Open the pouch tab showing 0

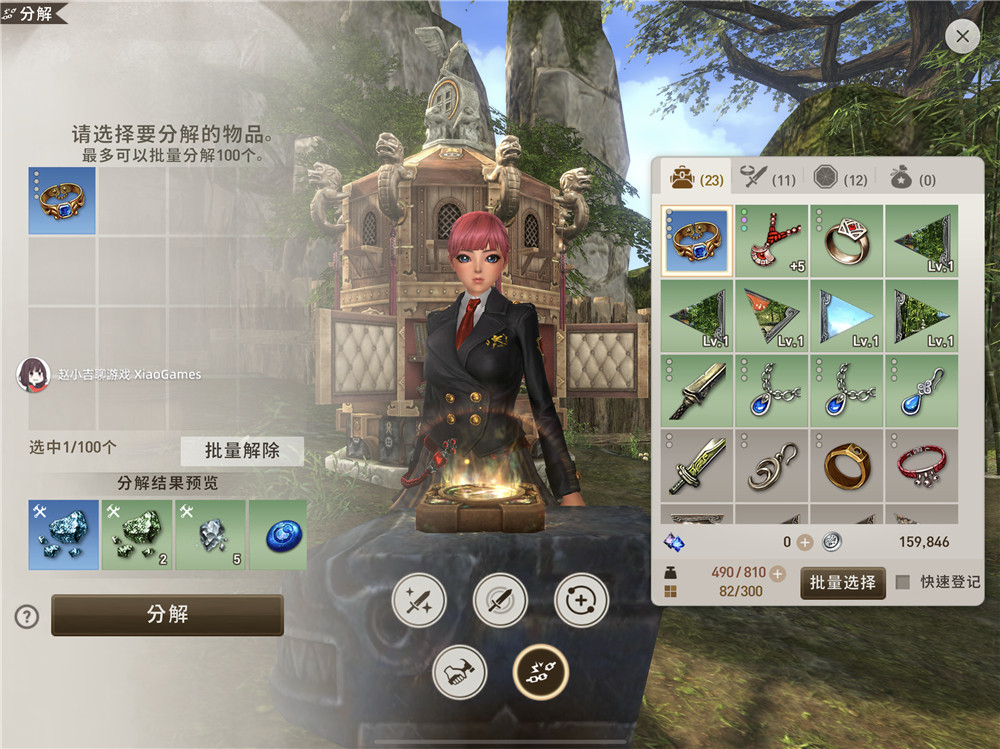click(x=912, y=180)
